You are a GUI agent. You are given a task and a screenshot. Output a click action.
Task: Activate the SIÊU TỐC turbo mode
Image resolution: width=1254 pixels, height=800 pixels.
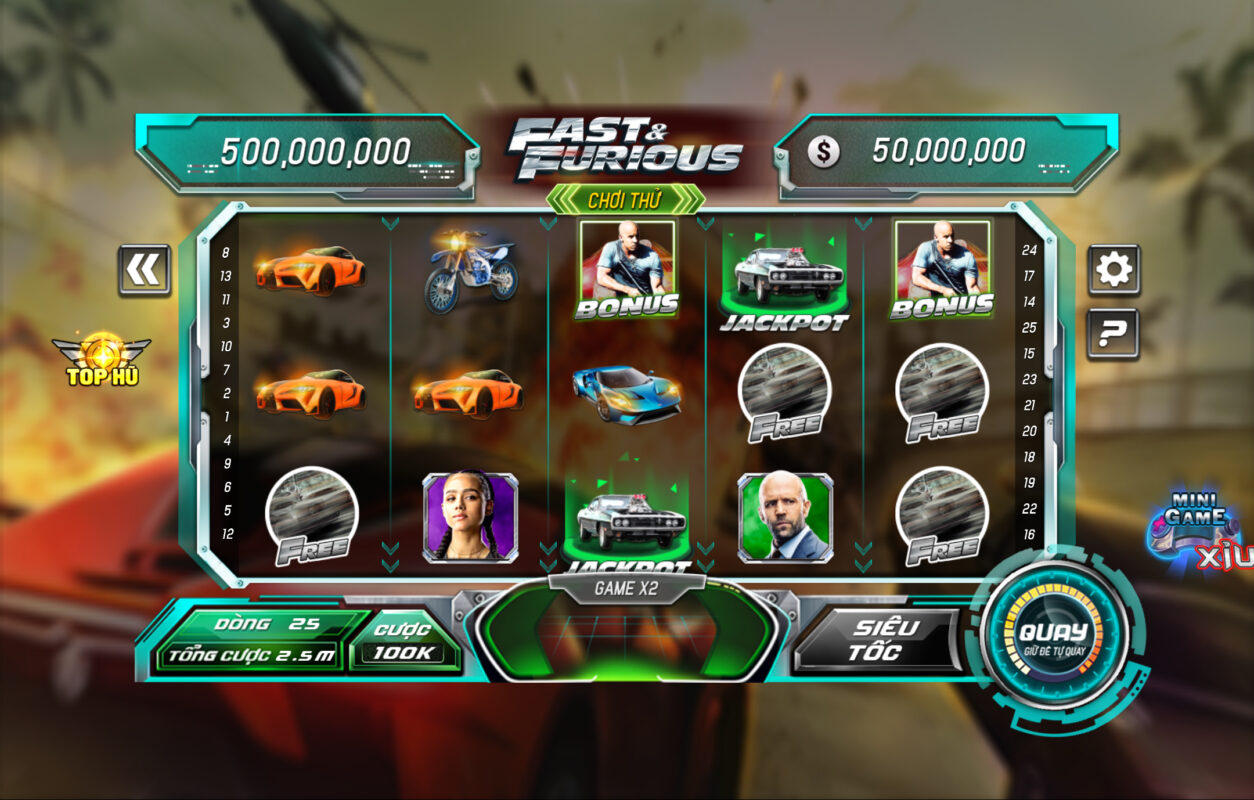coord(875,640)
